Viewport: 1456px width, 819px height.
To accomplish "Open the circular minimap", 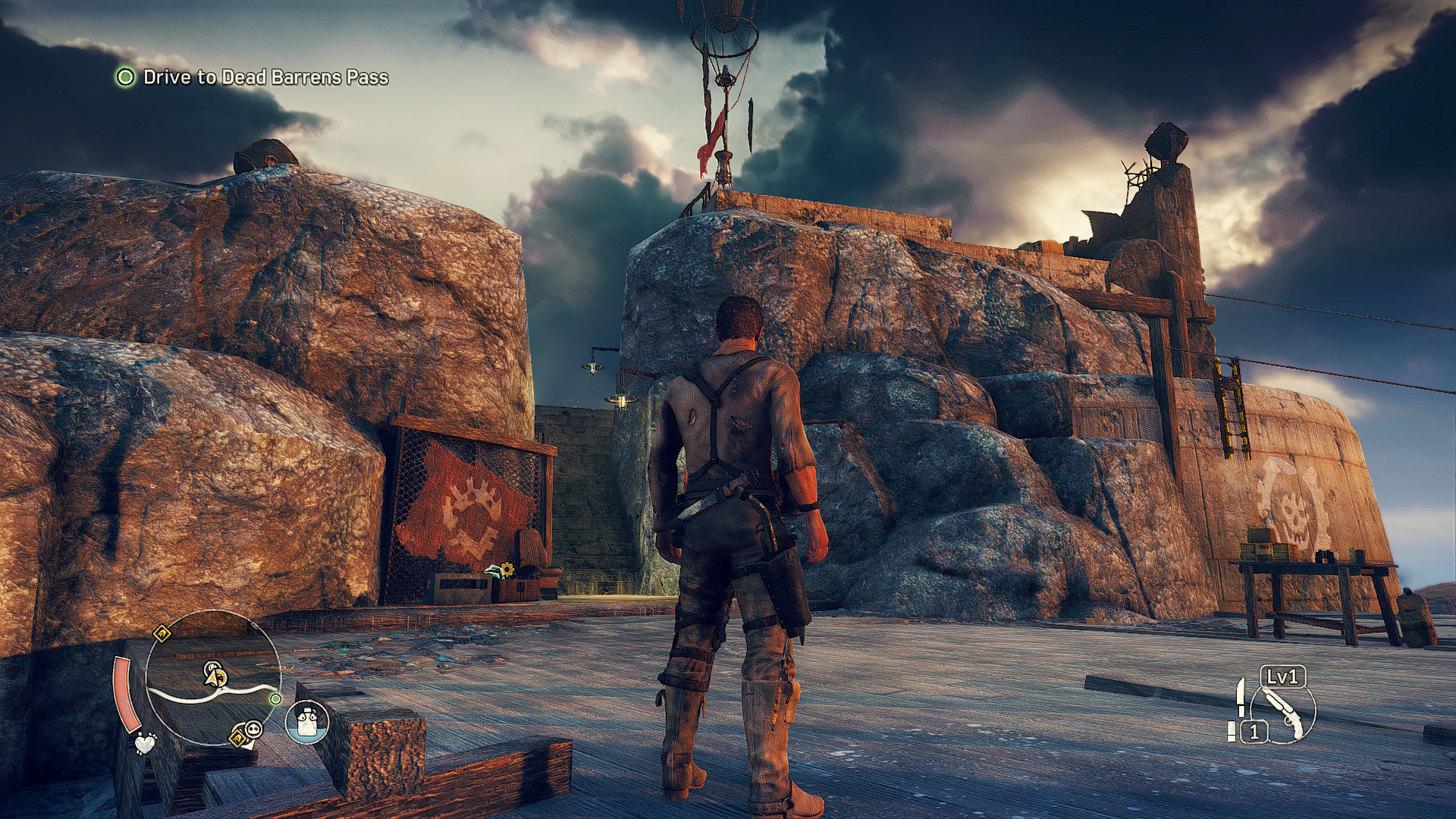I will pyautogui.click(x=212, y=676).
